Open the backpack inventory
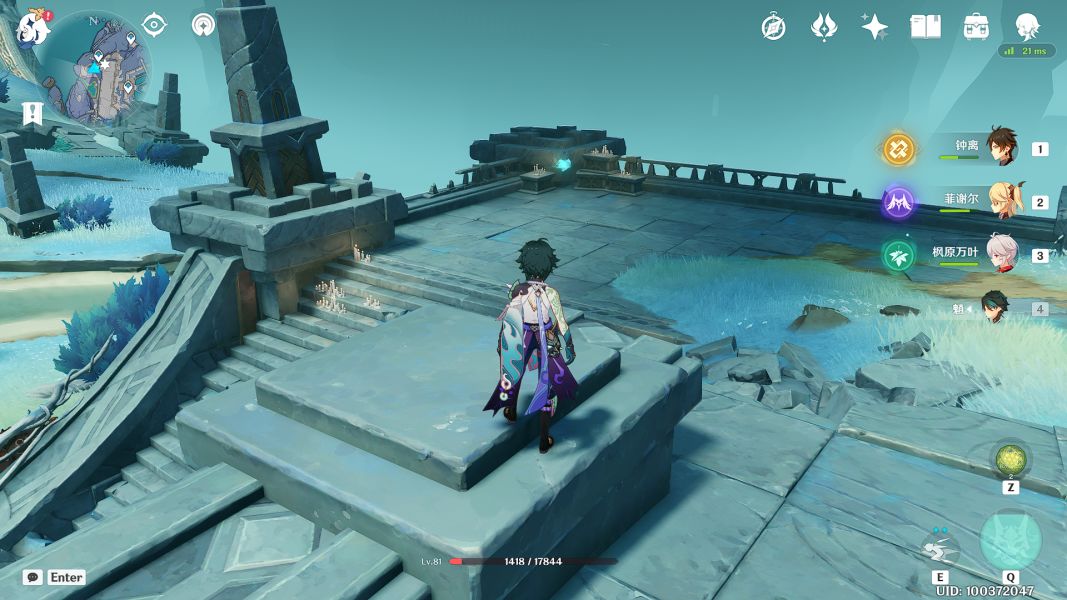The width and height of the screenshot is (1067, 600). 976,27
